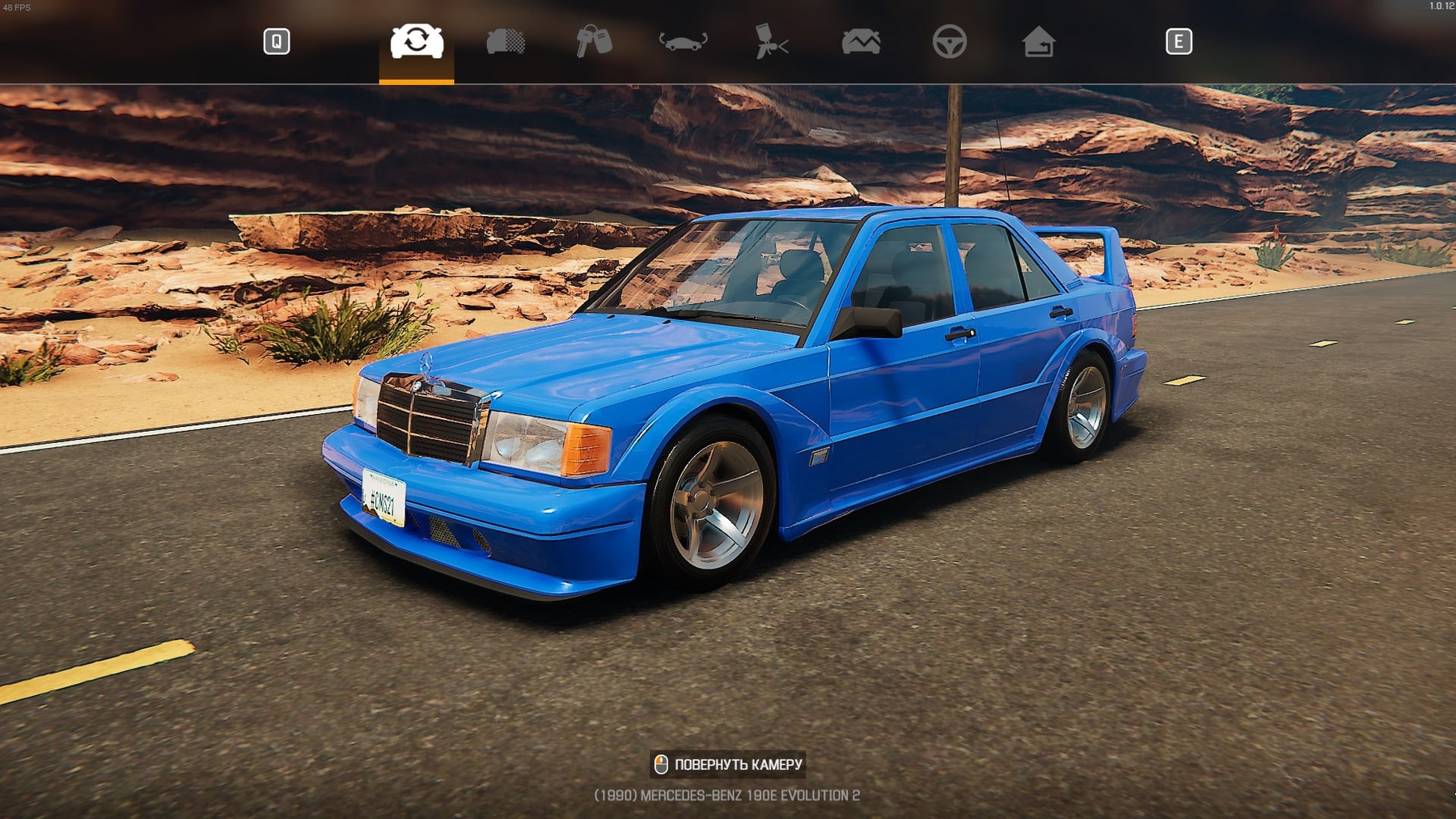Switch to the car keys tab
1456x819 pixels.
pos(594,41)
